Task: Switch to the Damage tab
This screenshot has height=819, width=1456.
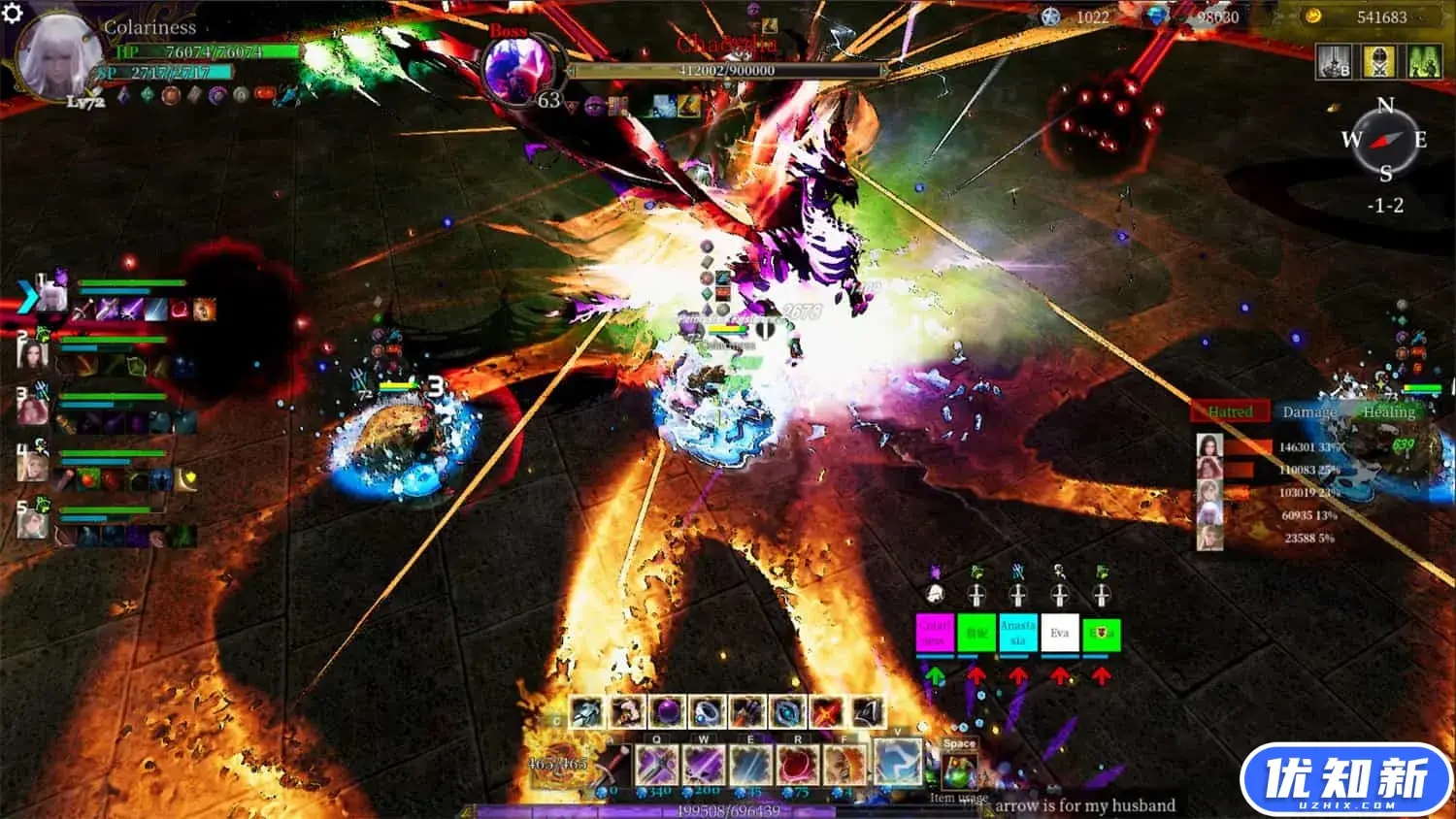Action: [1309, 411]
